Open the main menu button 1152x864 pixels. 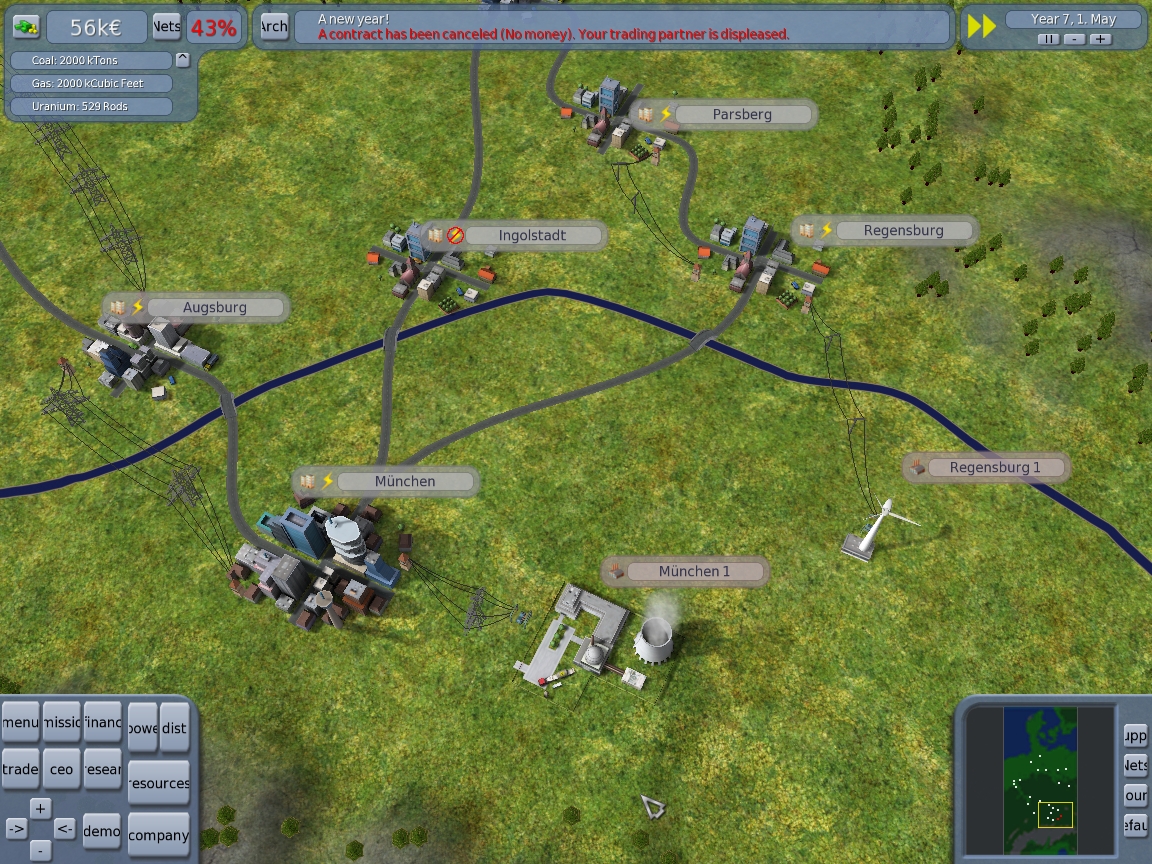20,722
